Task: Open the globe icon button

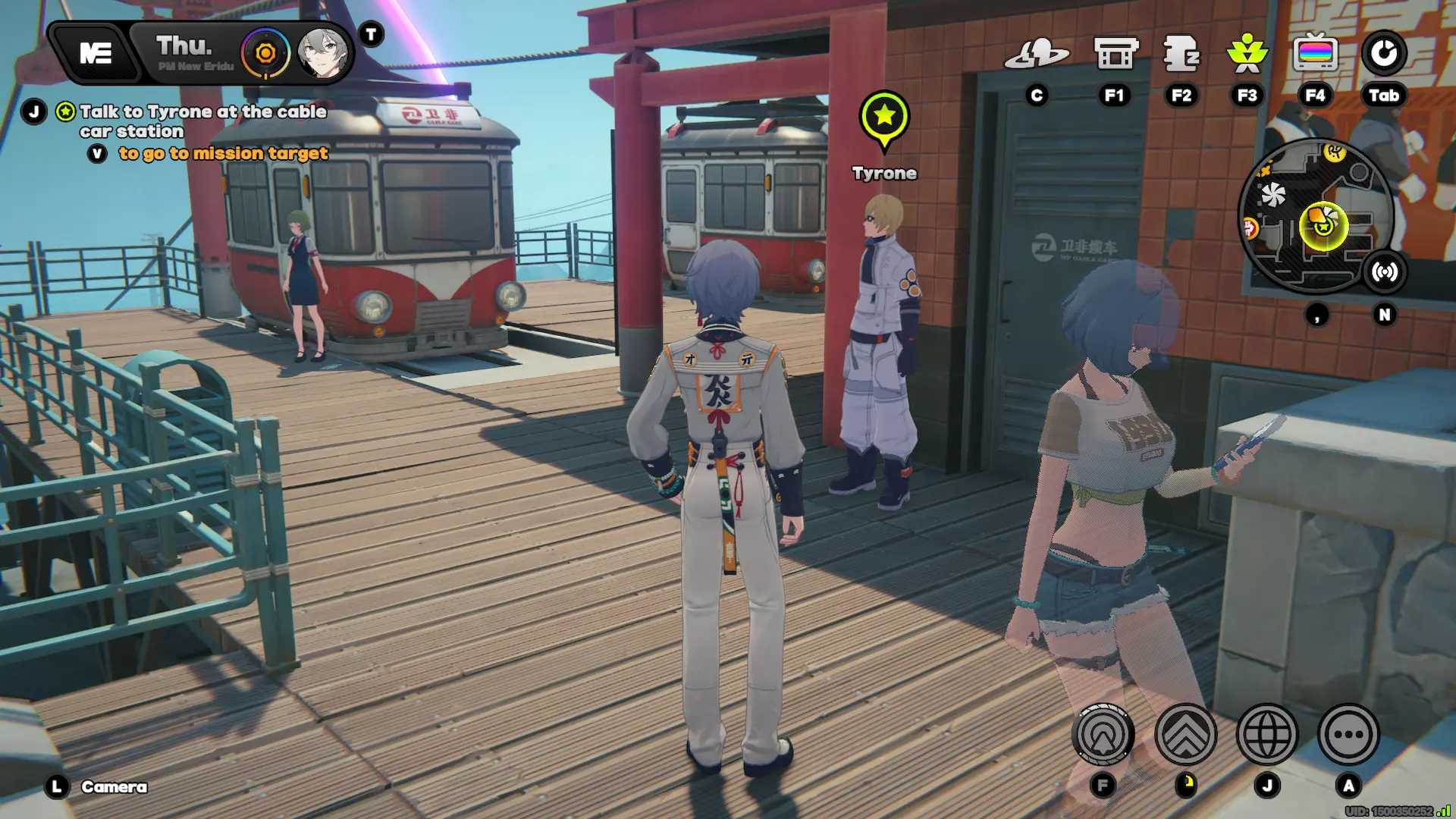Action: click(x=1267, y=734)
